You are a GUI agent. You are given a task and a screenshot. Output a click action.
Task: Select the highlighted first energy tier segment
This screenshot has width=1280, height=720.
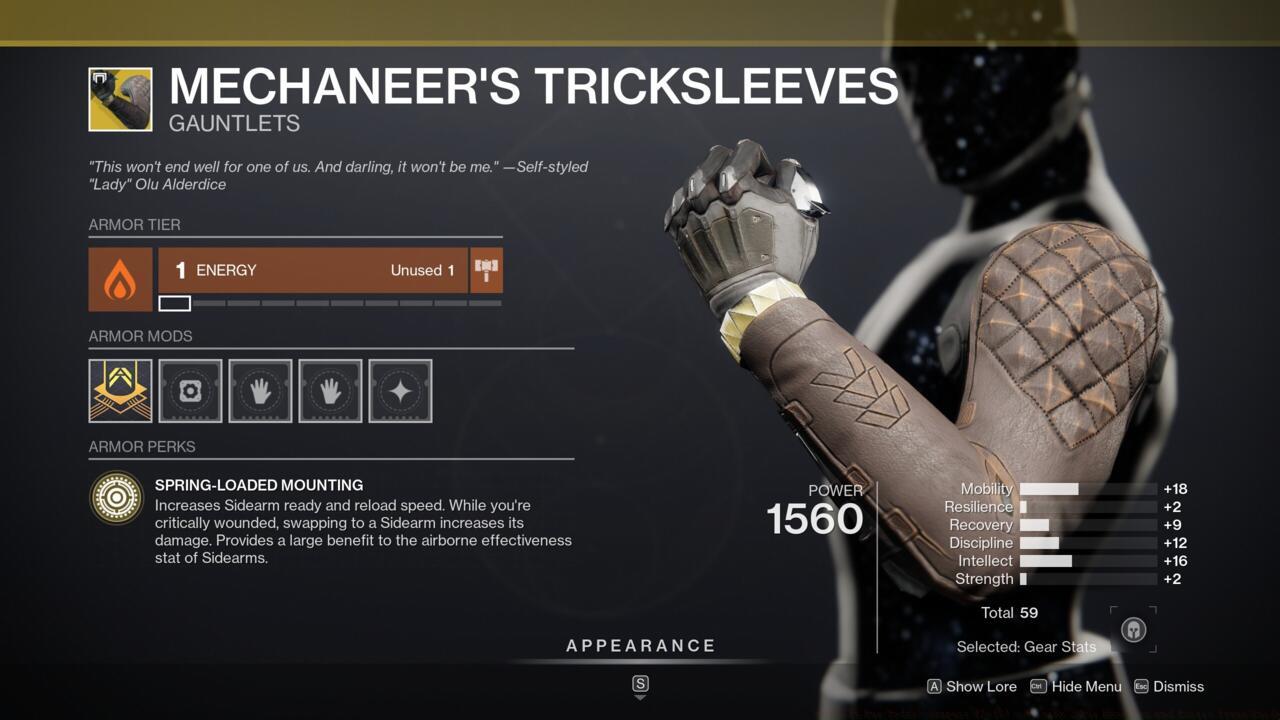tap(174, 302)
